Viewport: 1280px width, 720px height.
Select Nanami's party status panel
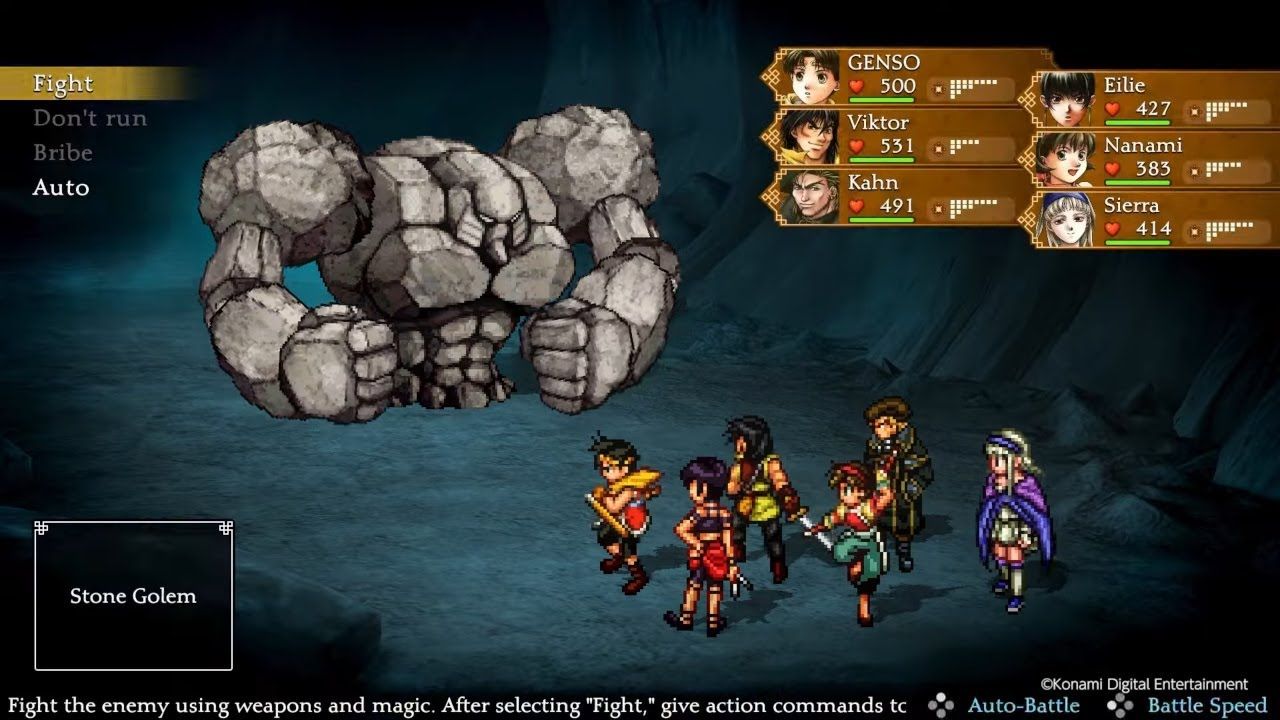(x=1156, y=158)
